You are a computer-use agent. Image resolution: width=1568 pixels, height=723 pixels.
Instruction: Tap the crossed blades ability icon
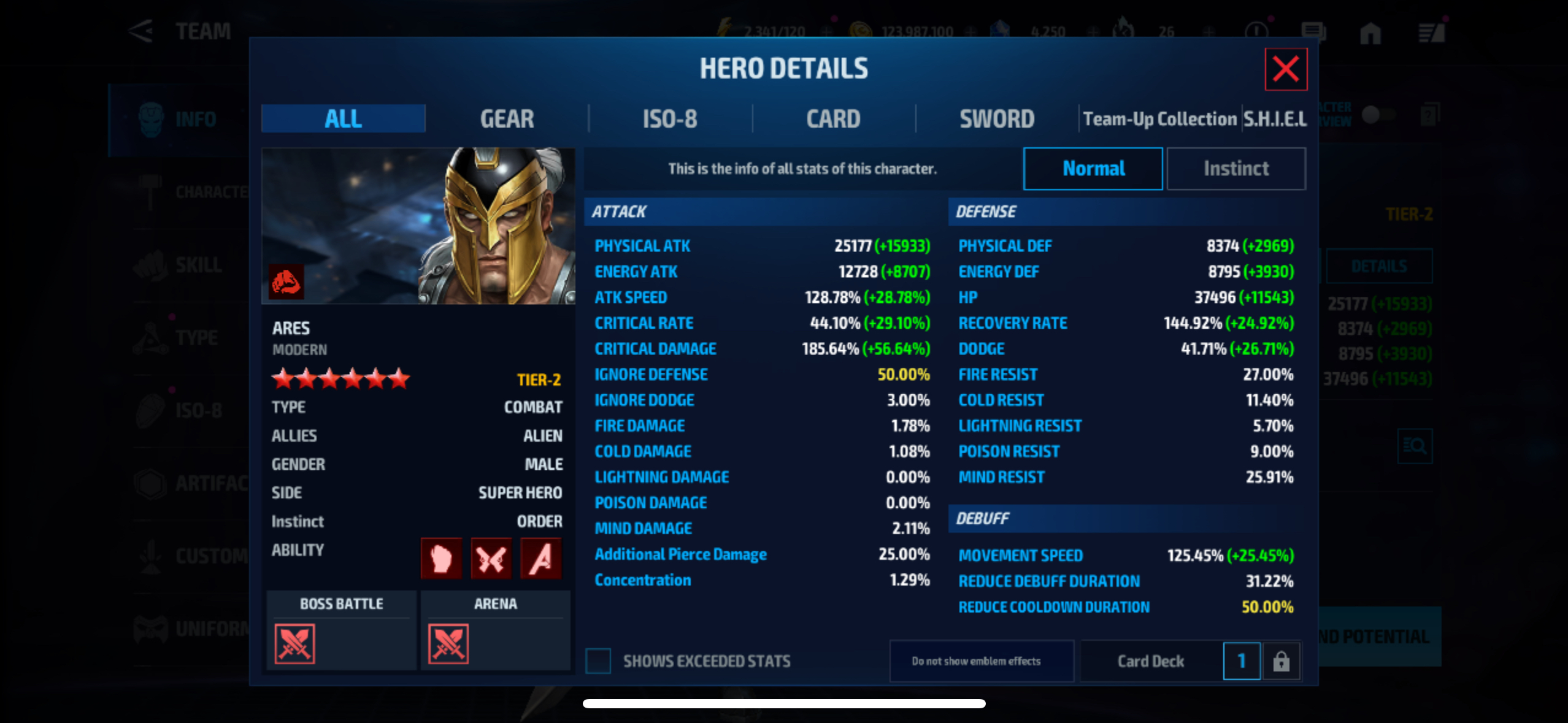491,558
